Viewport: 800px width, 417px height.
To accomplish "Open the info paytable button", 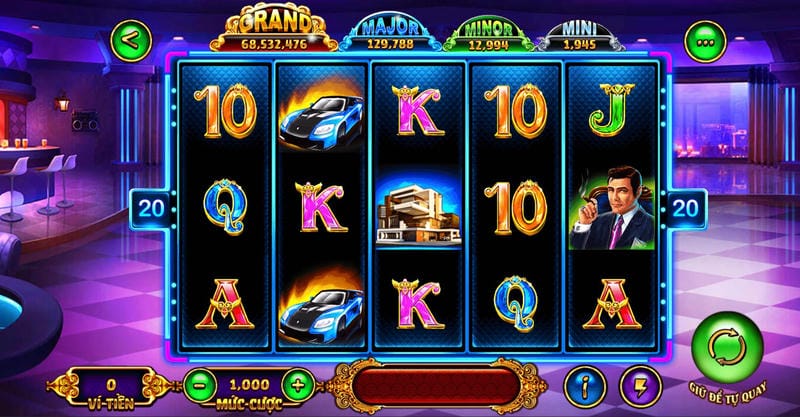I will [x=585, y=385].
